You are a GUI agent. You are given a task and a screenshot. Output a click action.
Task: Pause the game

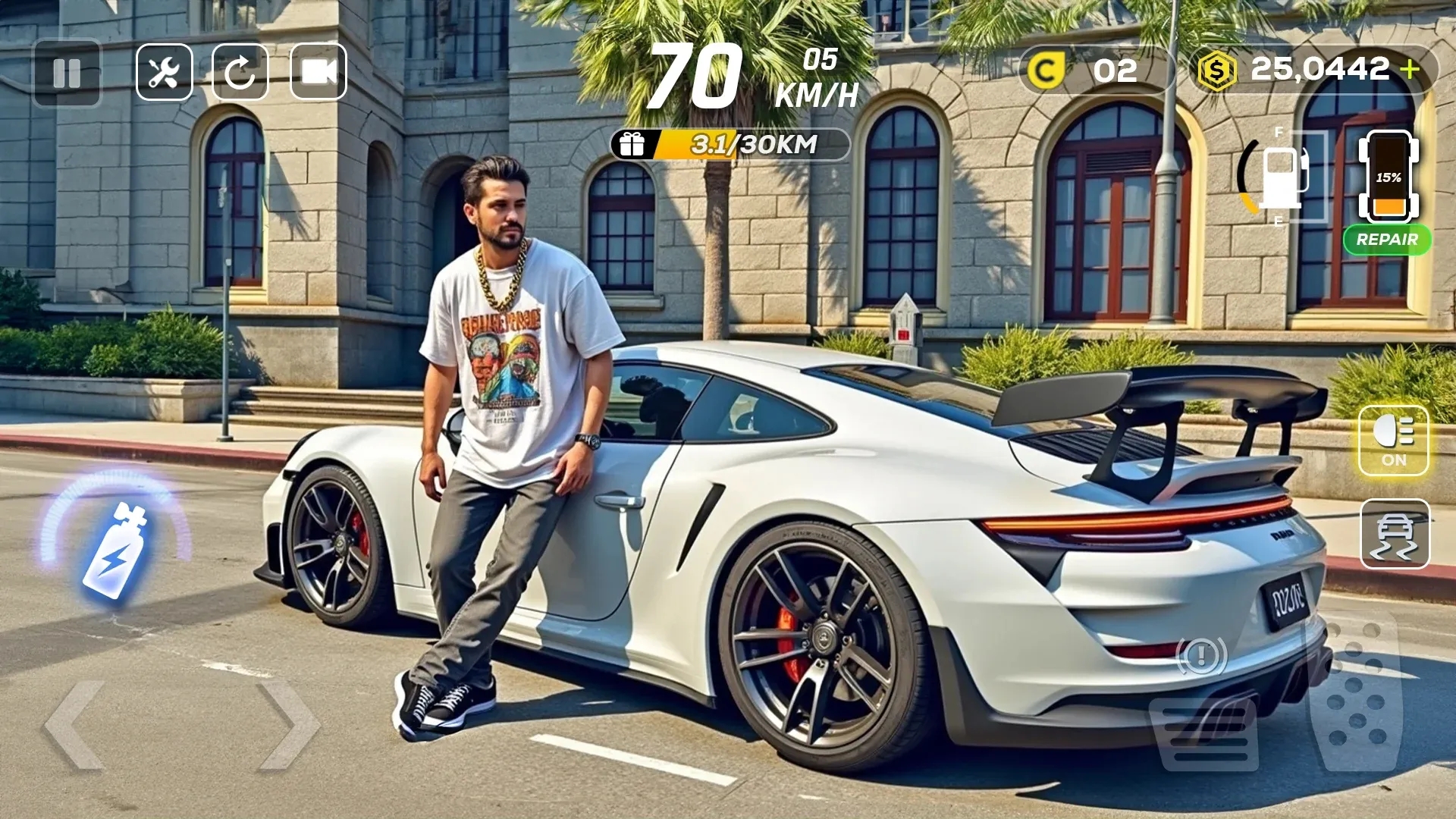click(67, 73)
